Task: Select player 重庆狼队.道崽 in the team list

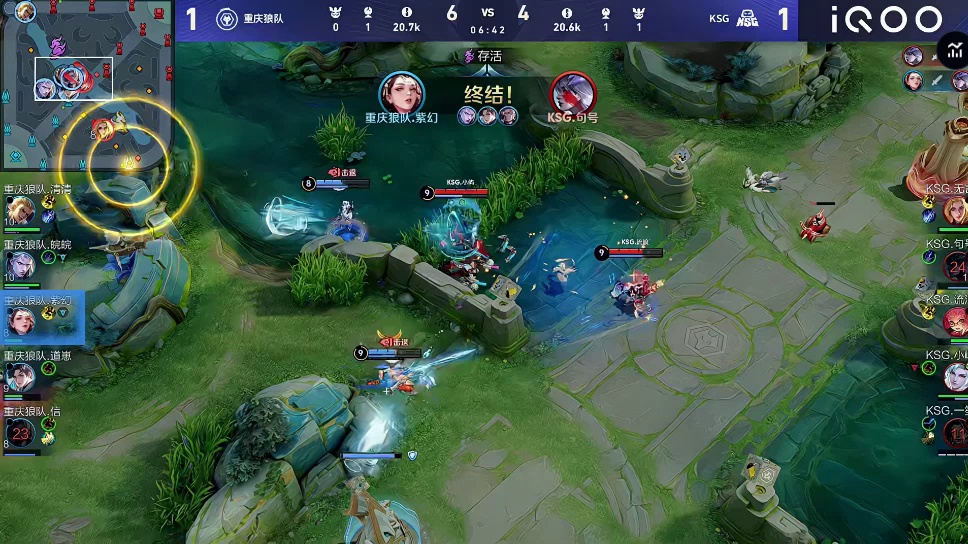Action: (x=22, y=376)
